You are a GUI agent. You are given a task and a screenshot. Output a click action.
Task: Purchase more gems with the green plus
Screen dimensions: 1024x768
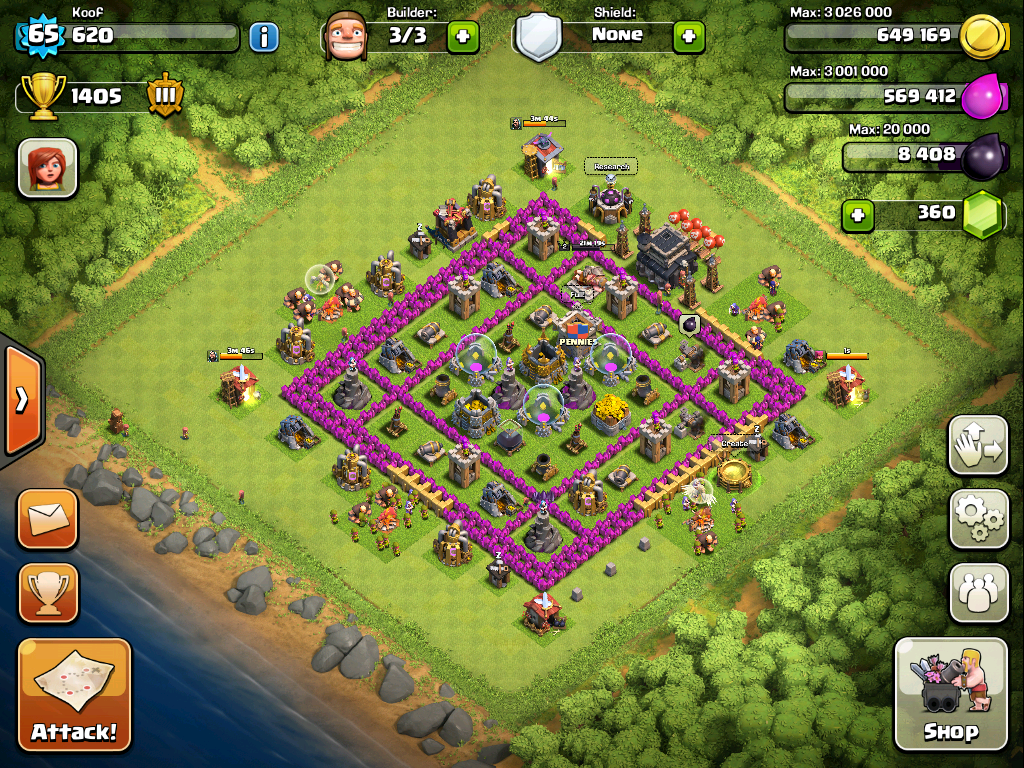(855, 215)
